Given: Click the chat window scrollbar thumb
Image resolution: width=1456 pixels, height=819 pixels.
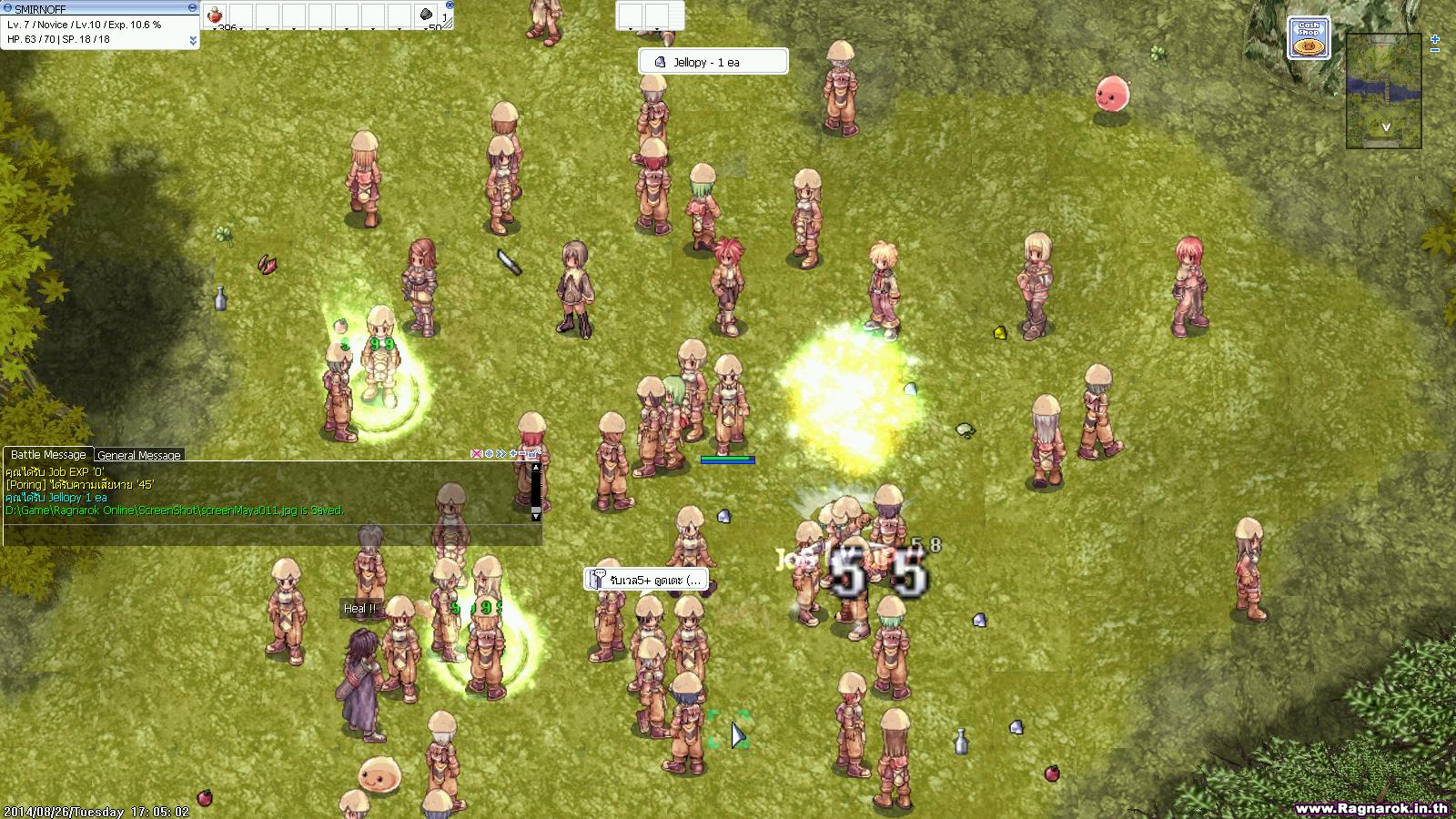Looking at the screenshot, I should pyautogui.click(x=537, y=509).
